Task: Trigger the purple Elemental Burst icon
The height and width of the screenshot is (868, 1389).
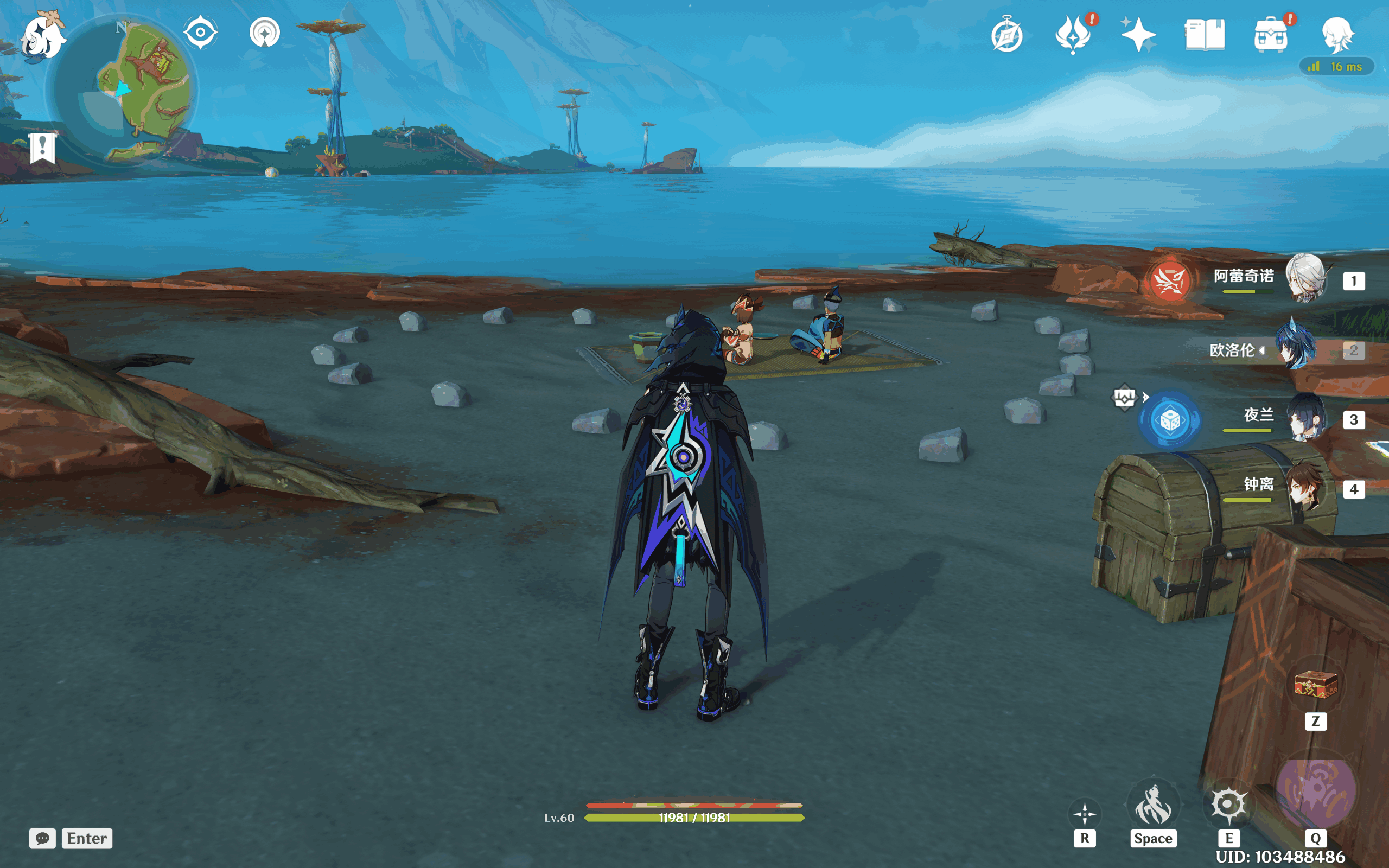Action: tap(1316, 791)
